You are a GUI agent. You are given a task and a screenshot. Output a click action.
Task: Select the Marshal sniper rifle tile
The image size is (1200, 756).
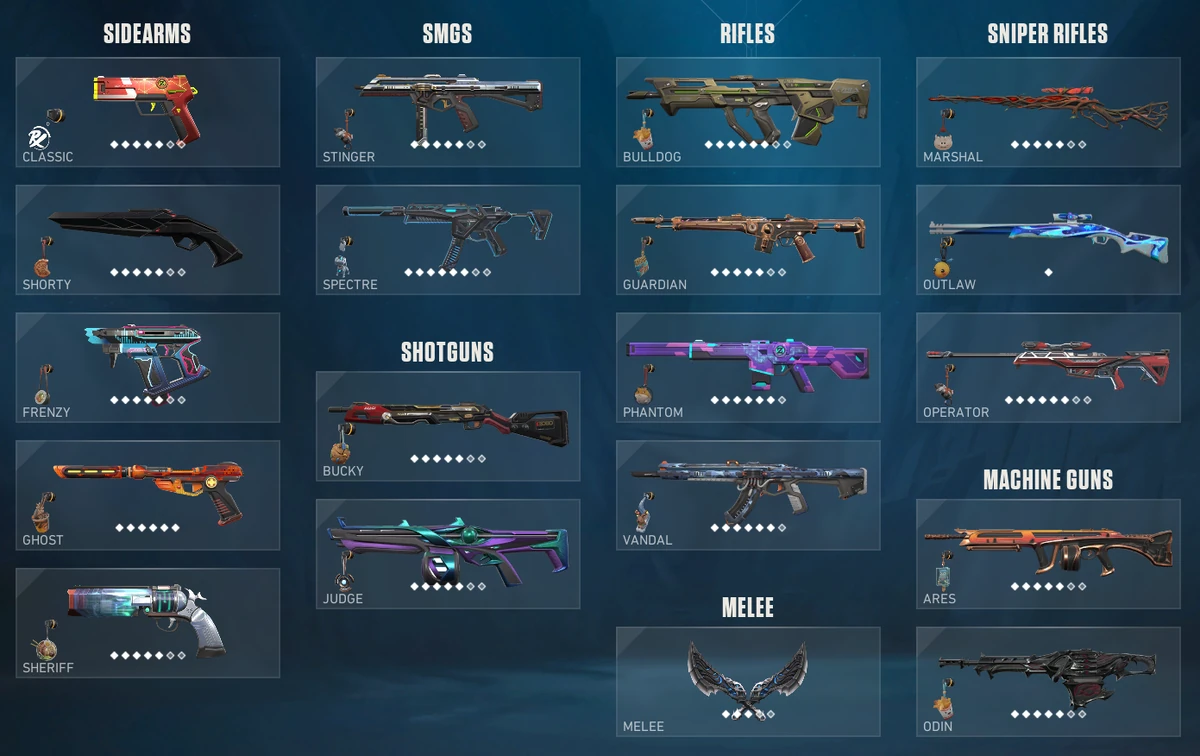click(1047, 111)
